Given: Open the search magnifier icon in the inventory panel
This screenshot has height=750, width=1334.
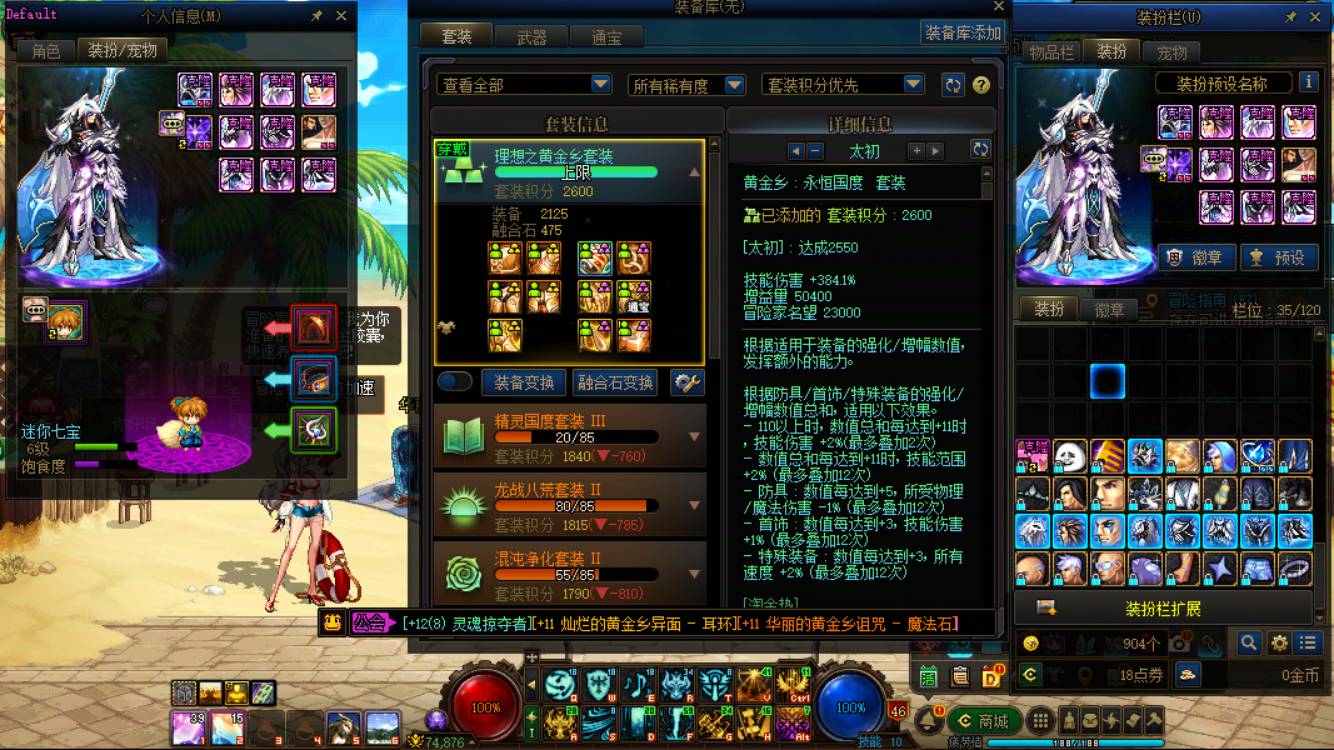Looking at the screenshot, I should coord(1247,644).
